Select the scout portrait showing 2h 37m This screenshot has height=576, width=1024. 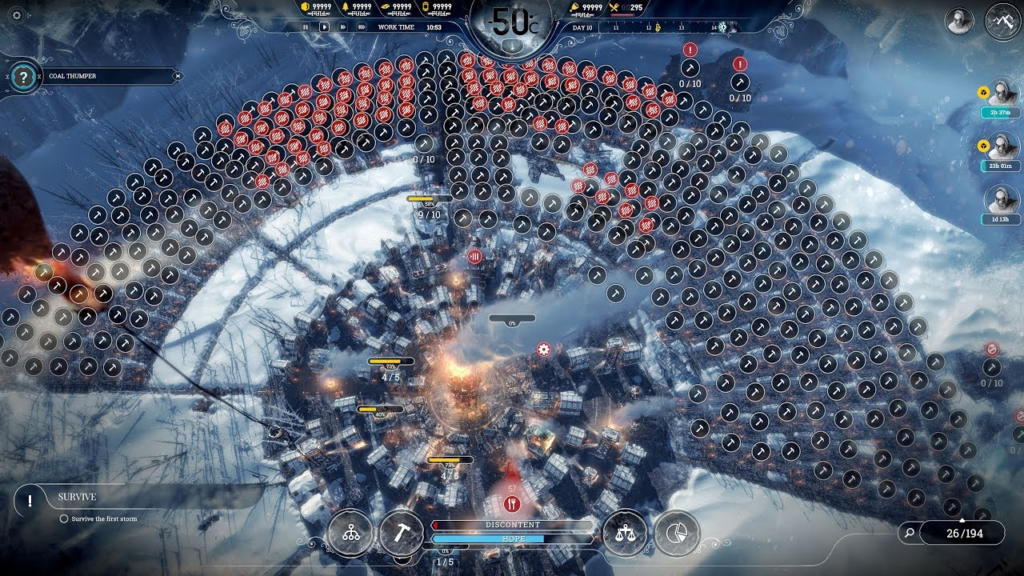coord(1001,95)
